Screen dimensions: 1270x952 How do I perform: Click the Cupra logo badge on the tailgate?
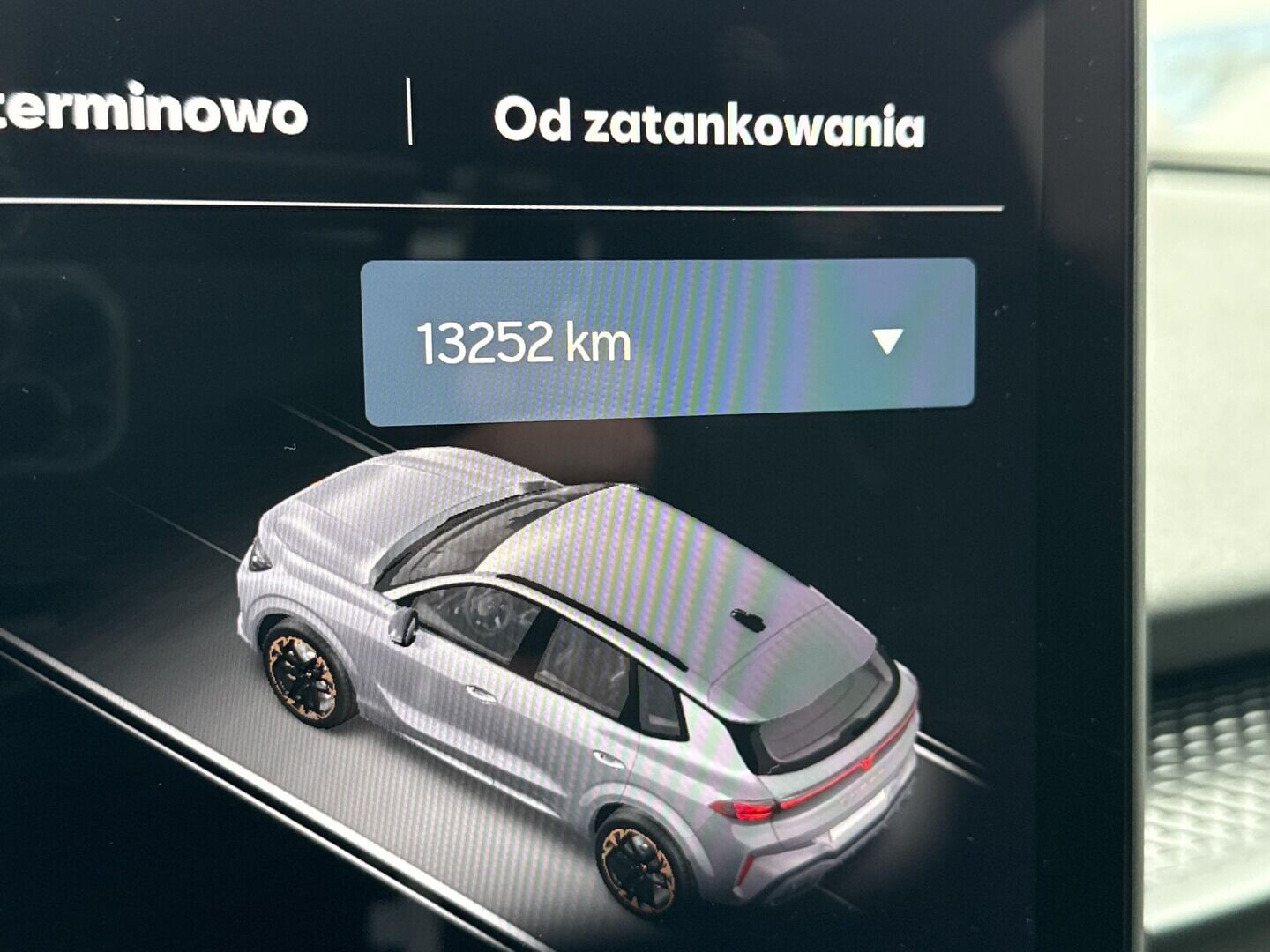click(x=864, y=763)
